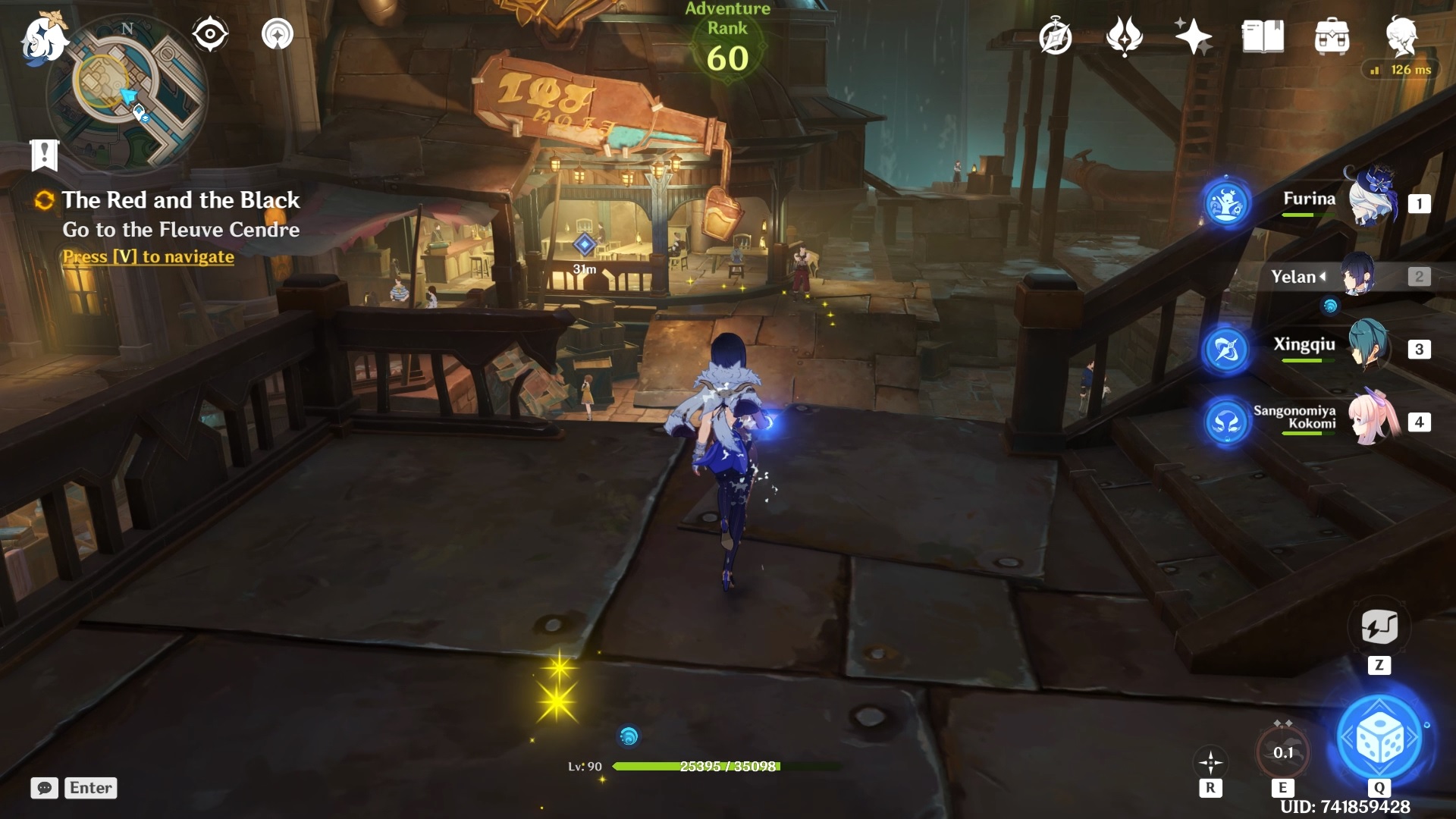Switch to party member Sangonomiya Kokomi
Image resolution: width=1456 pixels, height=819 pixels.
(x=1373, y=419)
